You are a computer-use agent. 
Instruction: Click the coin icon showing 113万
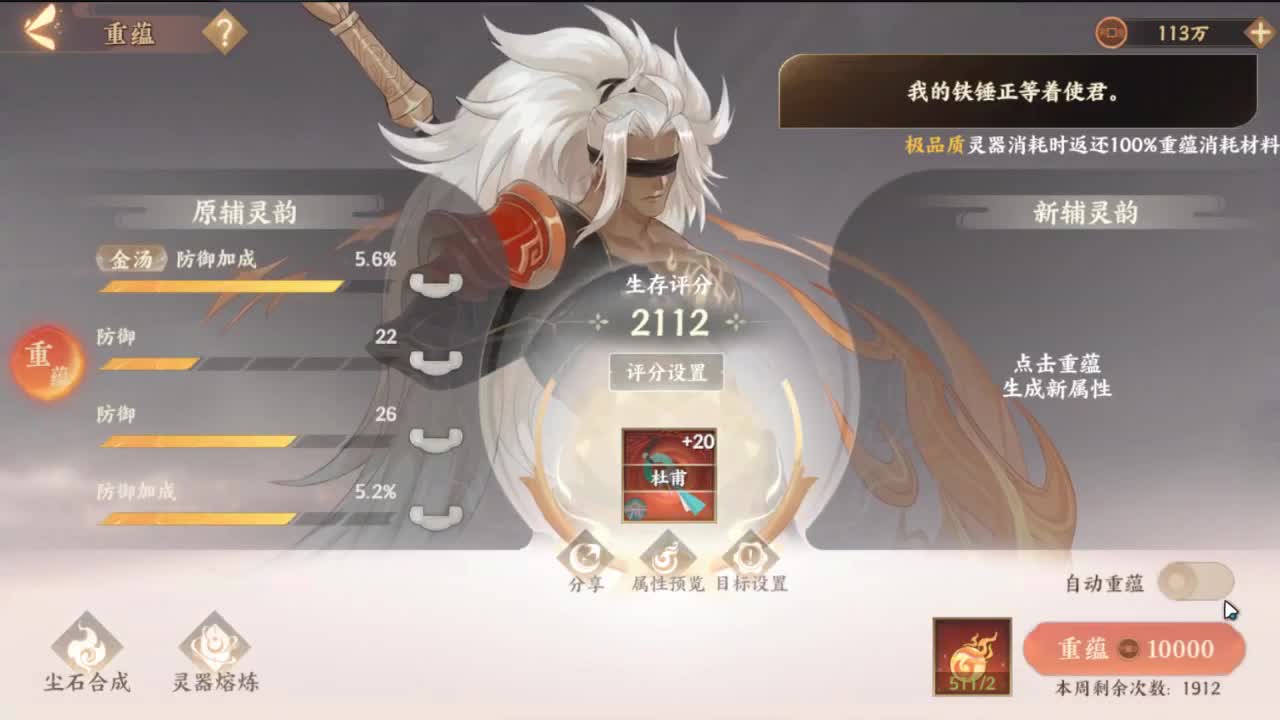coord(1113,30)
